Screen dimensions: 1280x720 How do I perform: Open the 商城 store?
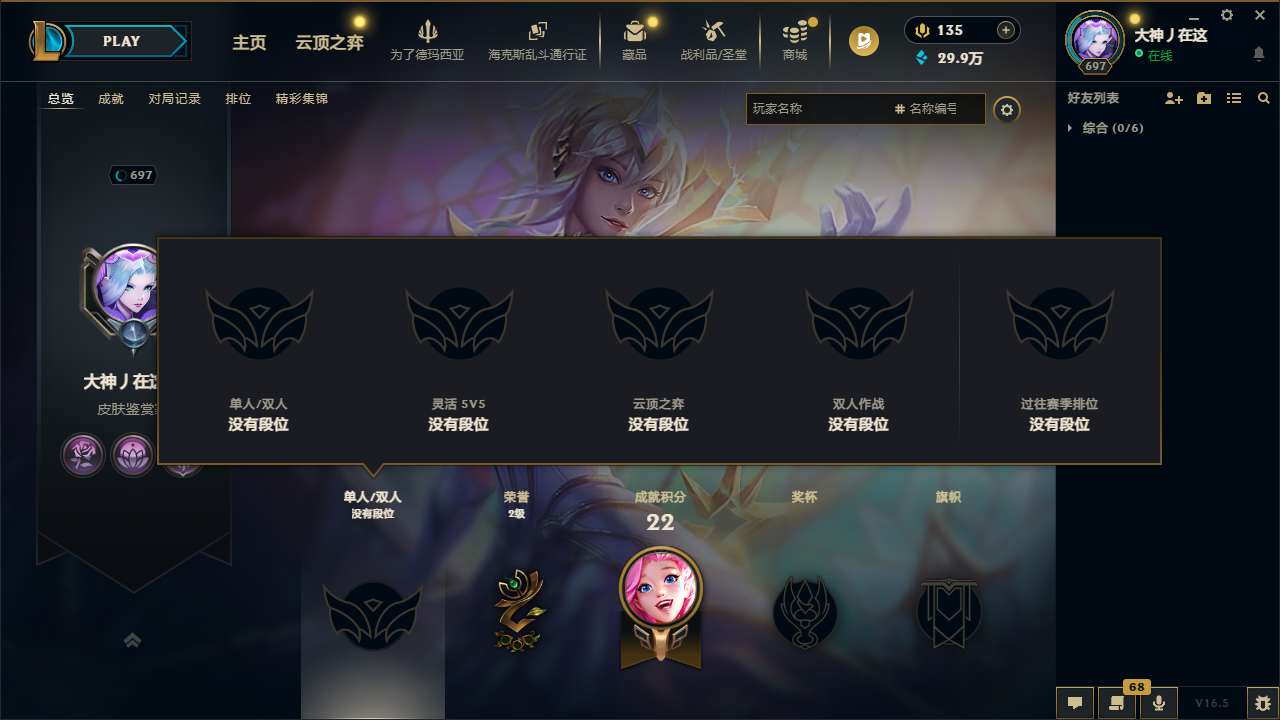(x=795, y=40)
